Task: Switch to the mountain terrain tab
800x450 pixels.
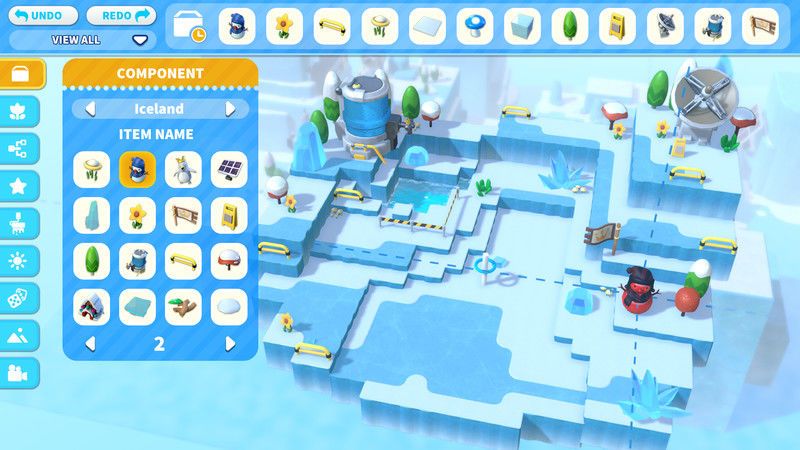Action: (x=21, y=335)
